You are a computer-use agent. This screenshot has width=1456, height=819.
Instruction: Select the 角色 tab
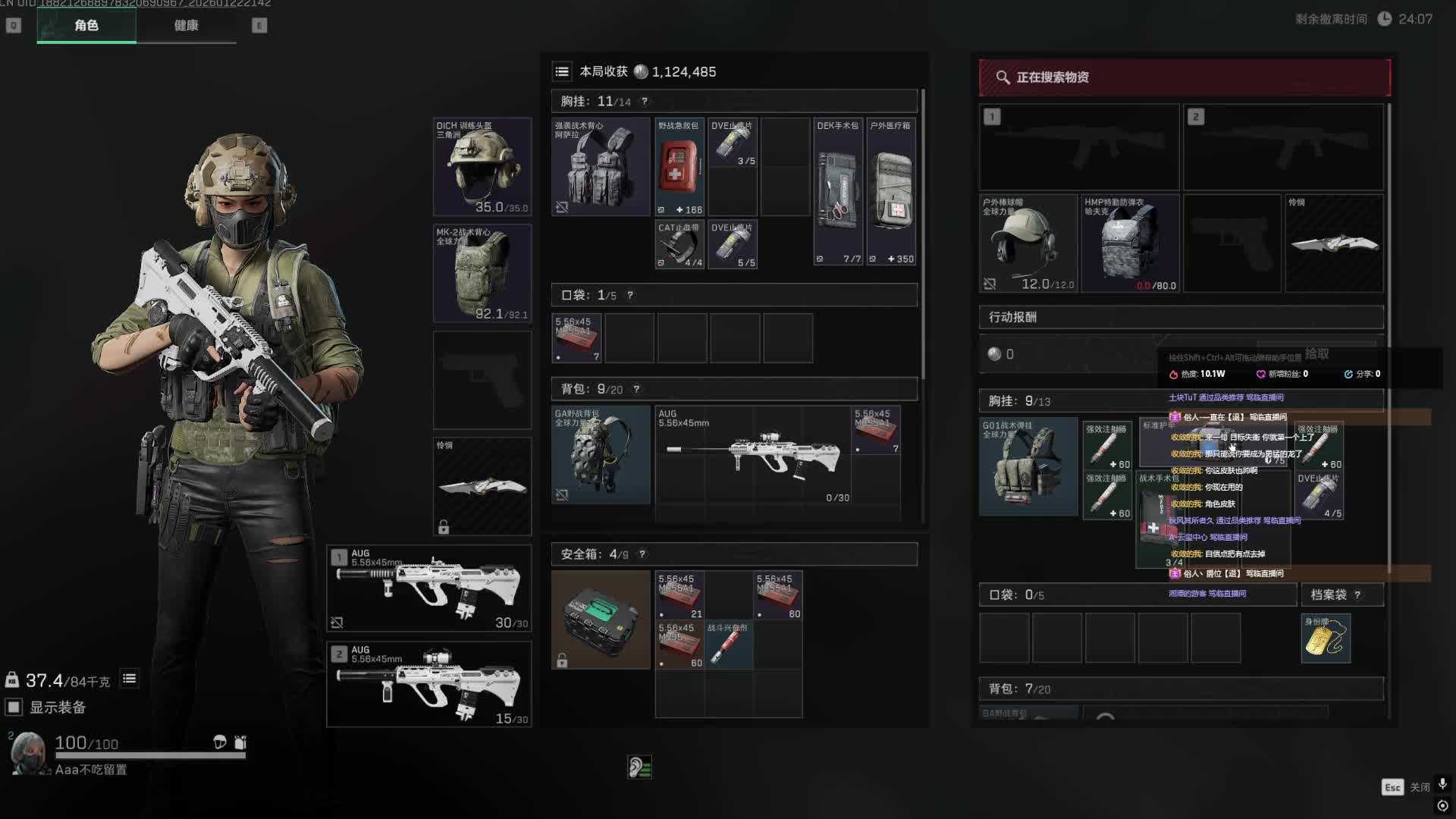click(x=86, y=26)
